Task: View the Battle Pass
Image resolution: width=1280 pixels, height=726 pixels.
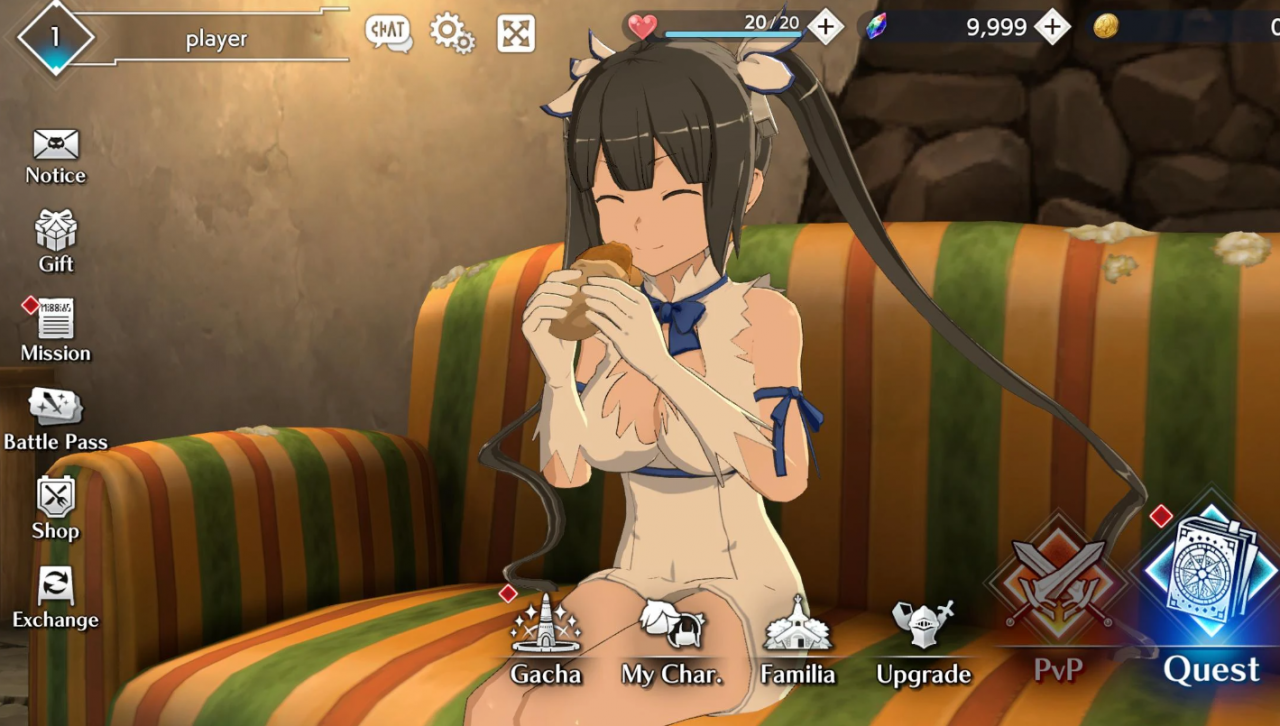Action: [56, 418]
